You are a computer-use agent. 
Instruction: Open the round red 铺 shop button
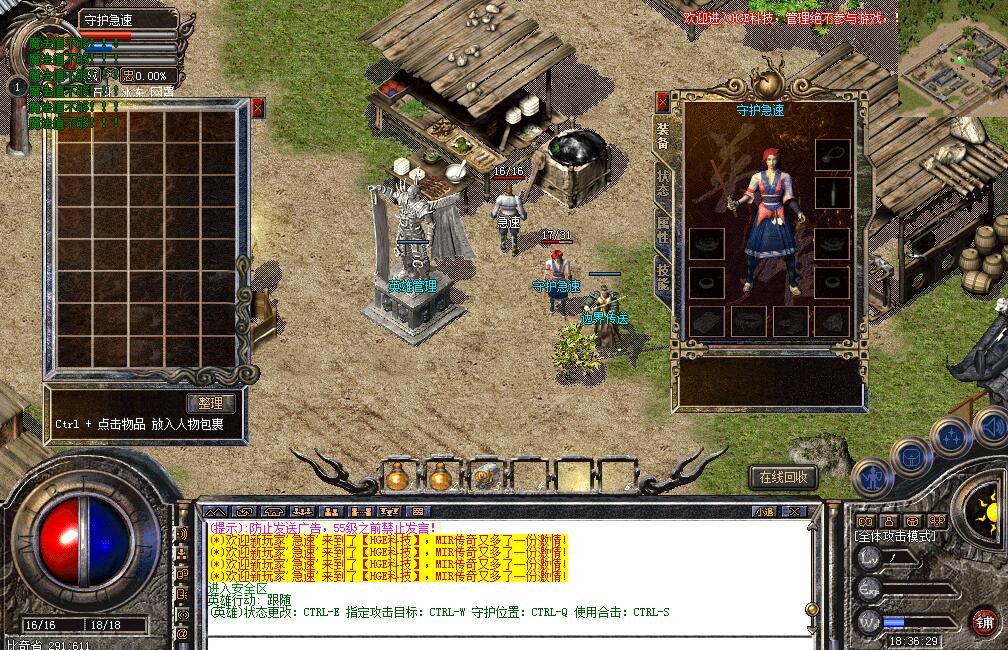984,619
